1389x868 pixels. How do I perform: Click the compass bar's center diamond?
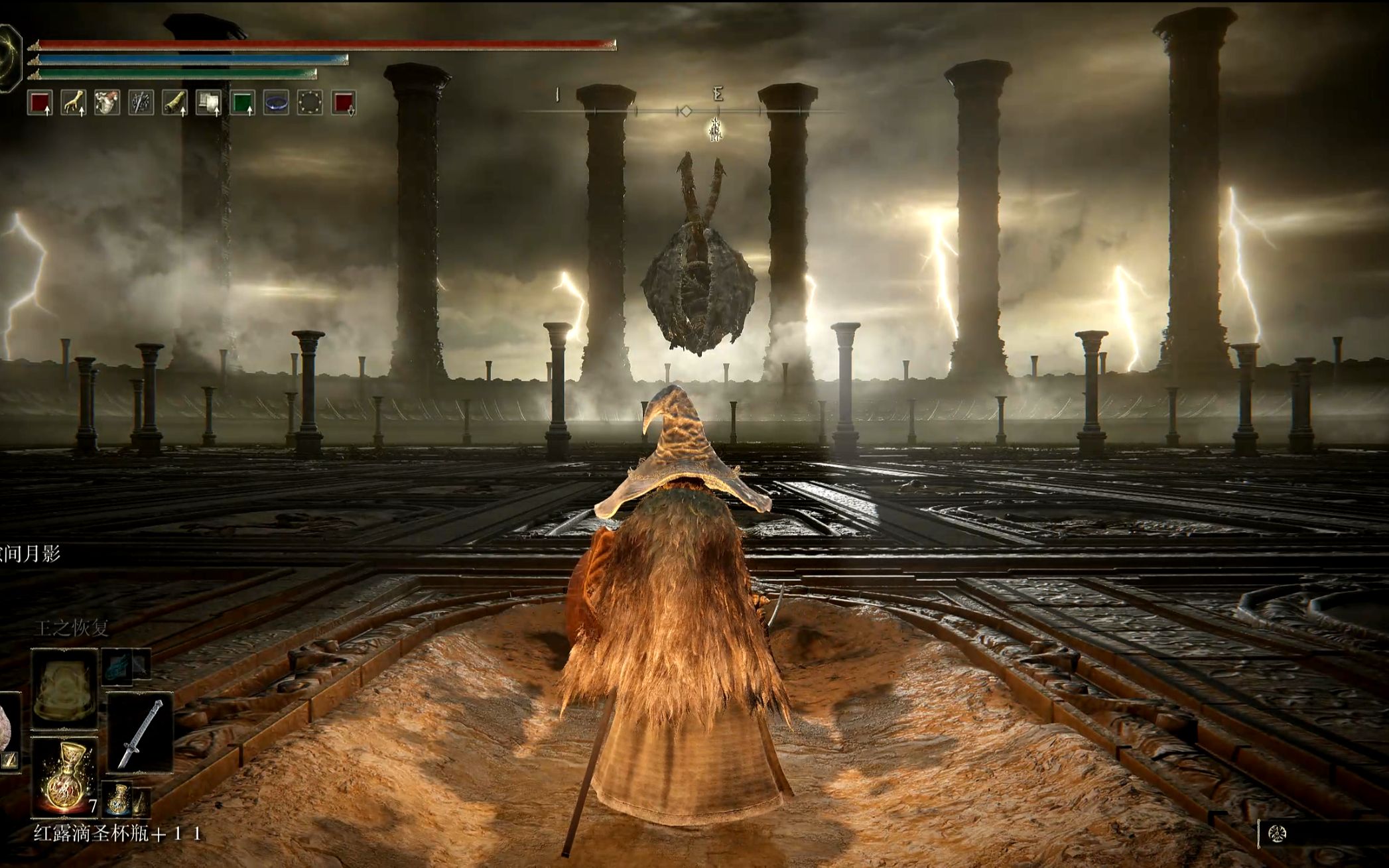coord(687,111)
